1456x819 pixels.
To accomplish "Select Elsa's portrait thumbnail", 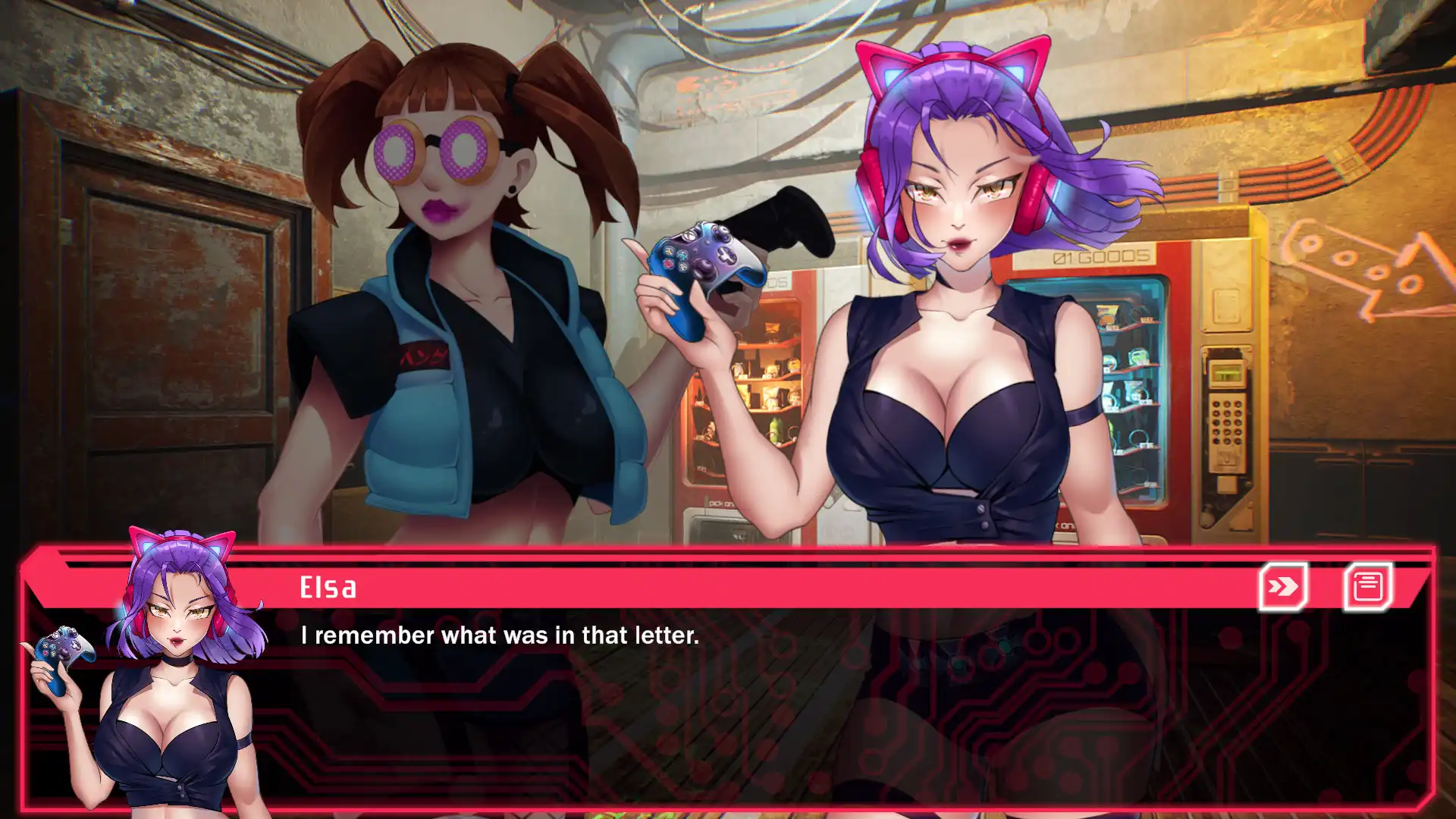I will 176,675.
